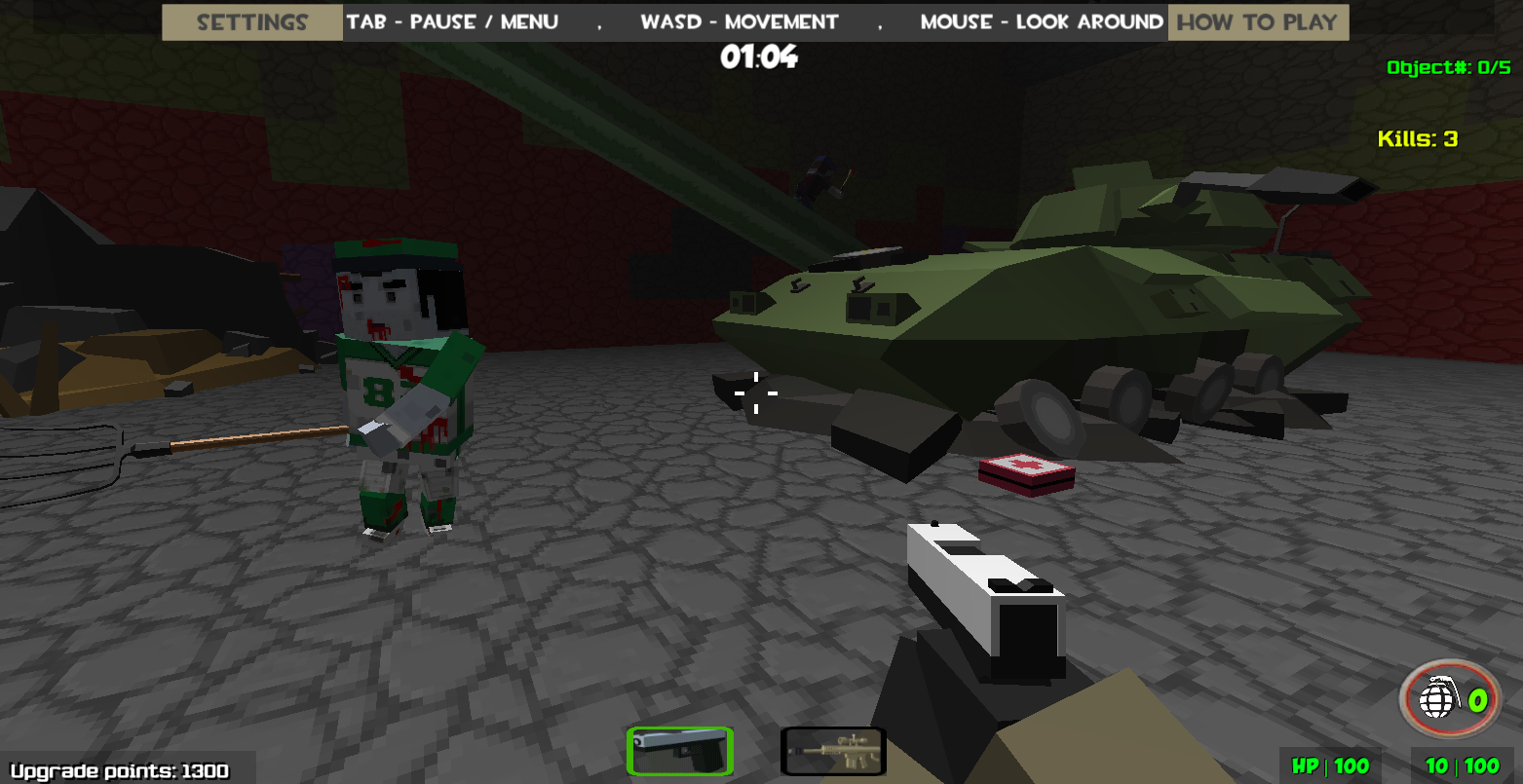Click the Kills: 3 counter
Viewport: 1523px width, 784px height.
(x=1419, y=138)
